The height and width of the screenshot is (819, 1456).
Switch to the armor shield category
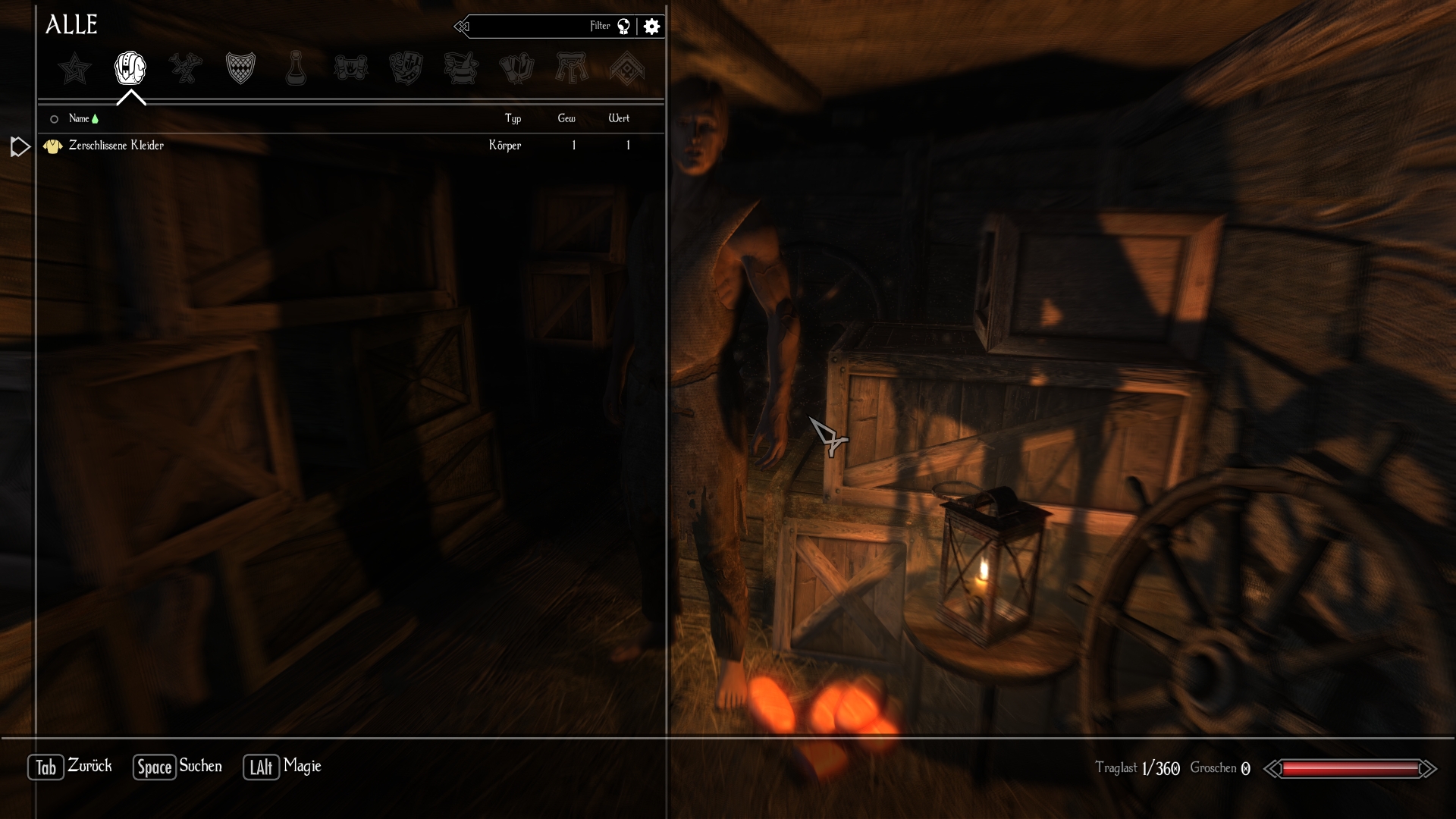[x=240, y=68]
